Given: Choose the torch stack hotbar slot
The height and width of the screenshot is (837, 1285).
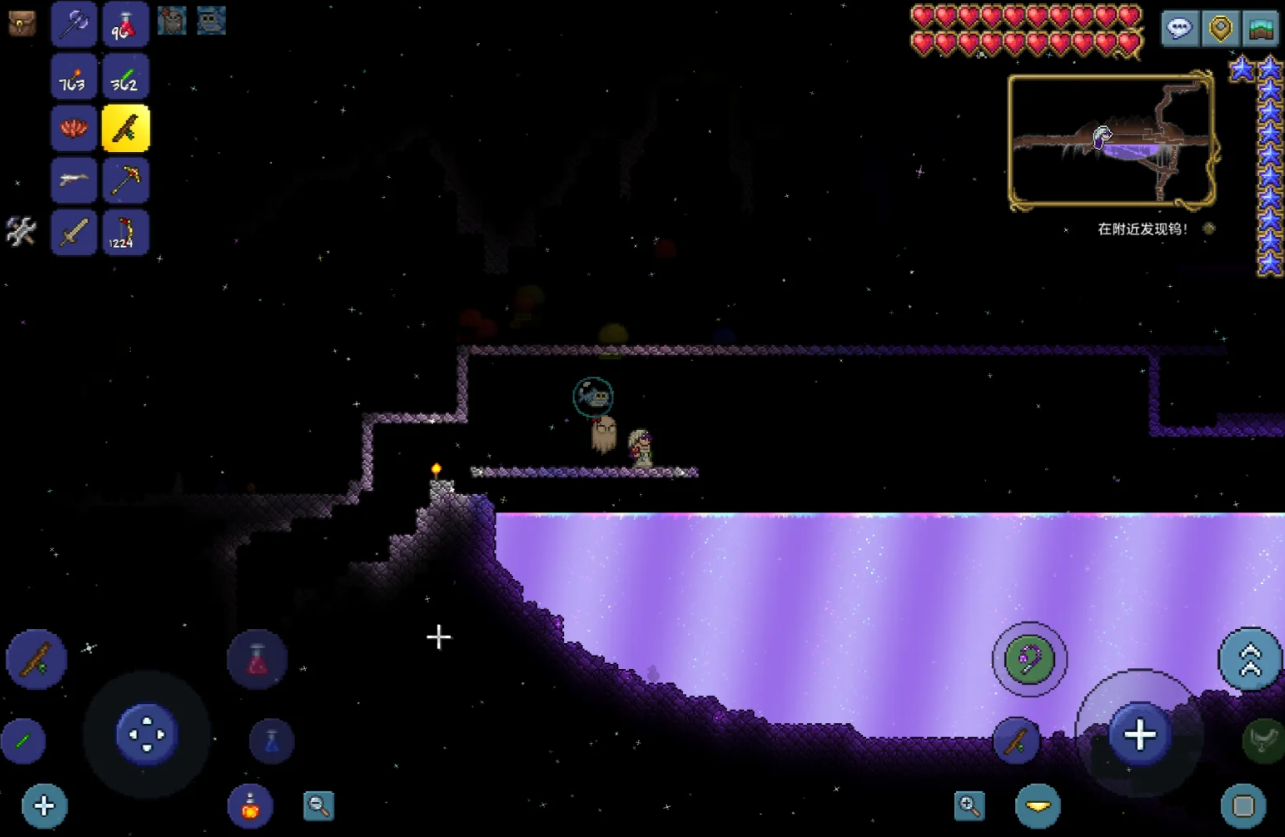Looking at the screenshot, I should 74,76.
